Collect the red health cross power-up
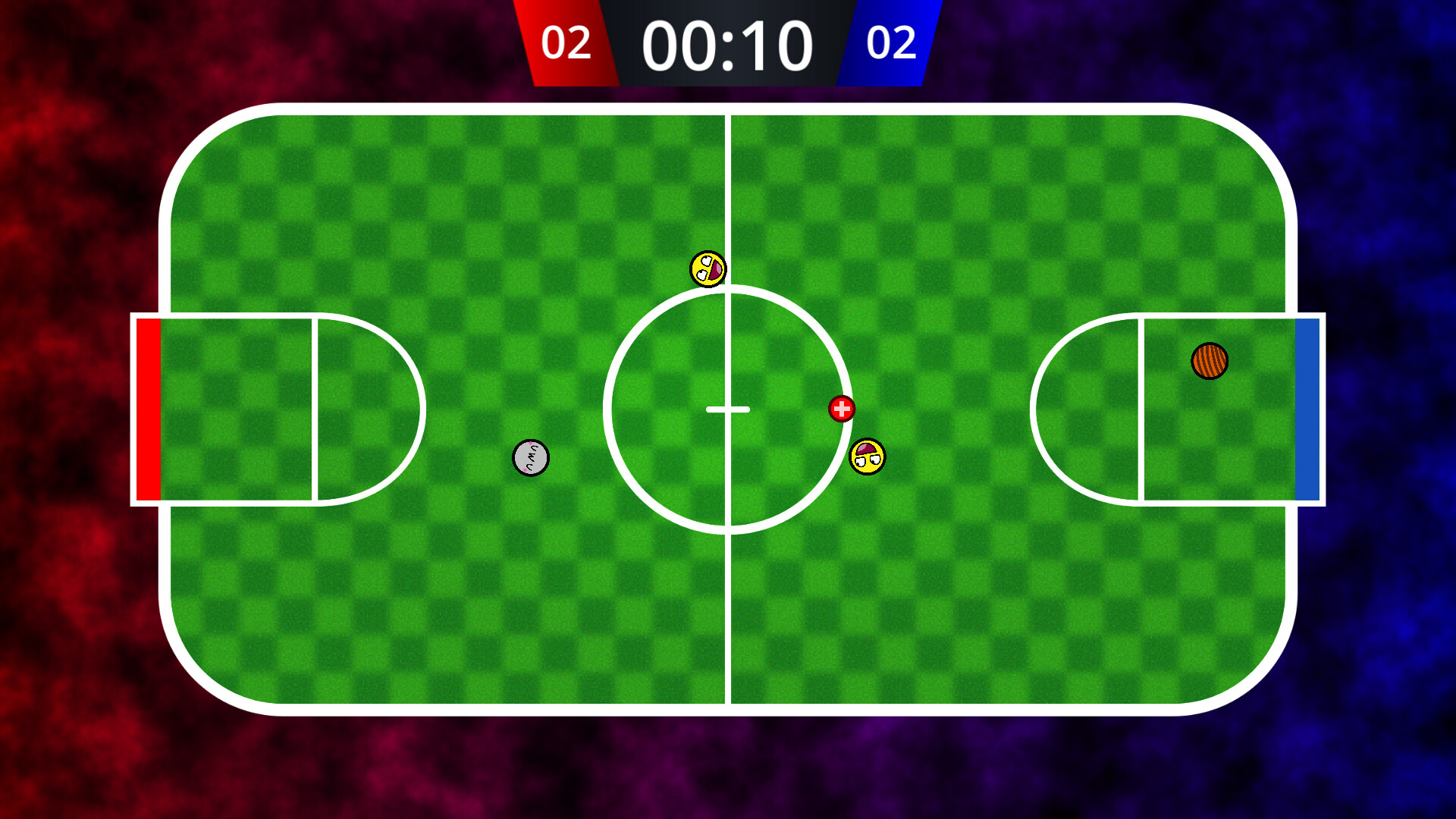Screen dimensions: 1456x819 (840, 409)
